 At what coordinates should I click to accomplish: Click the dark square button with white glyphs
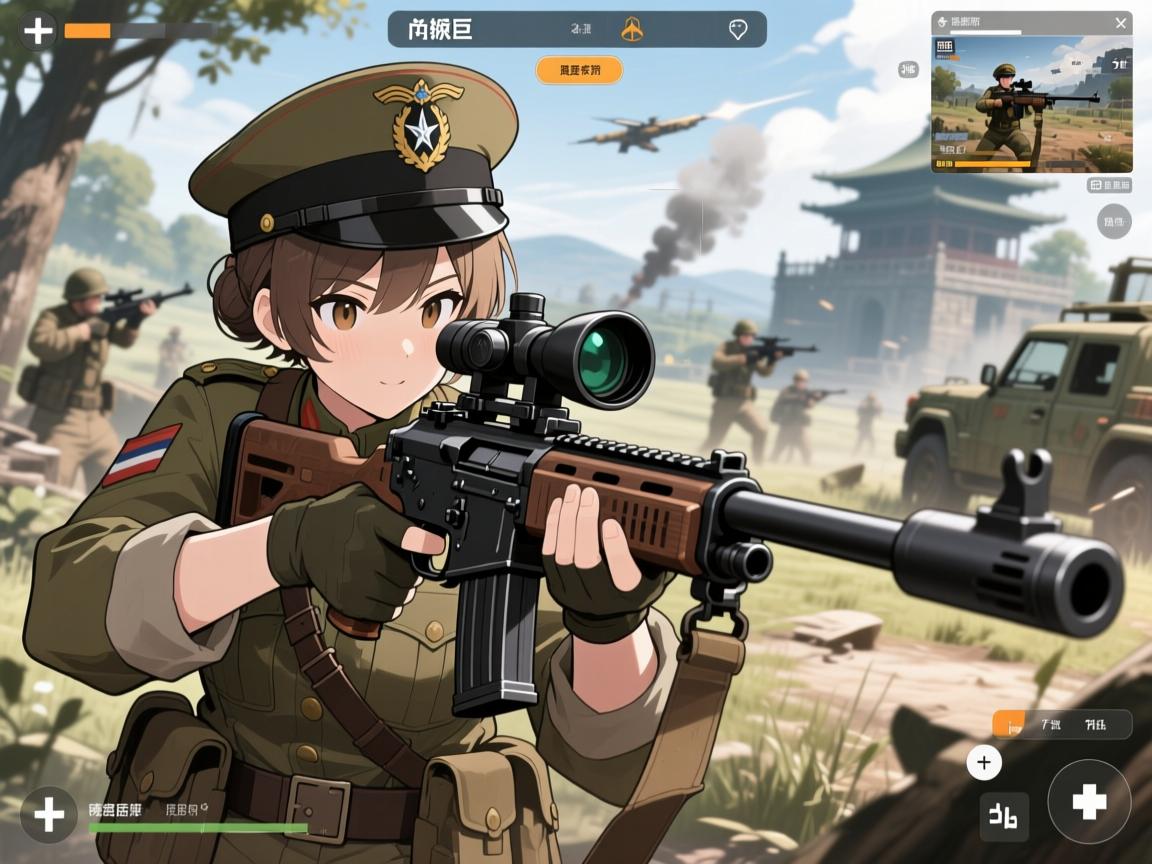click(1004, 816)
